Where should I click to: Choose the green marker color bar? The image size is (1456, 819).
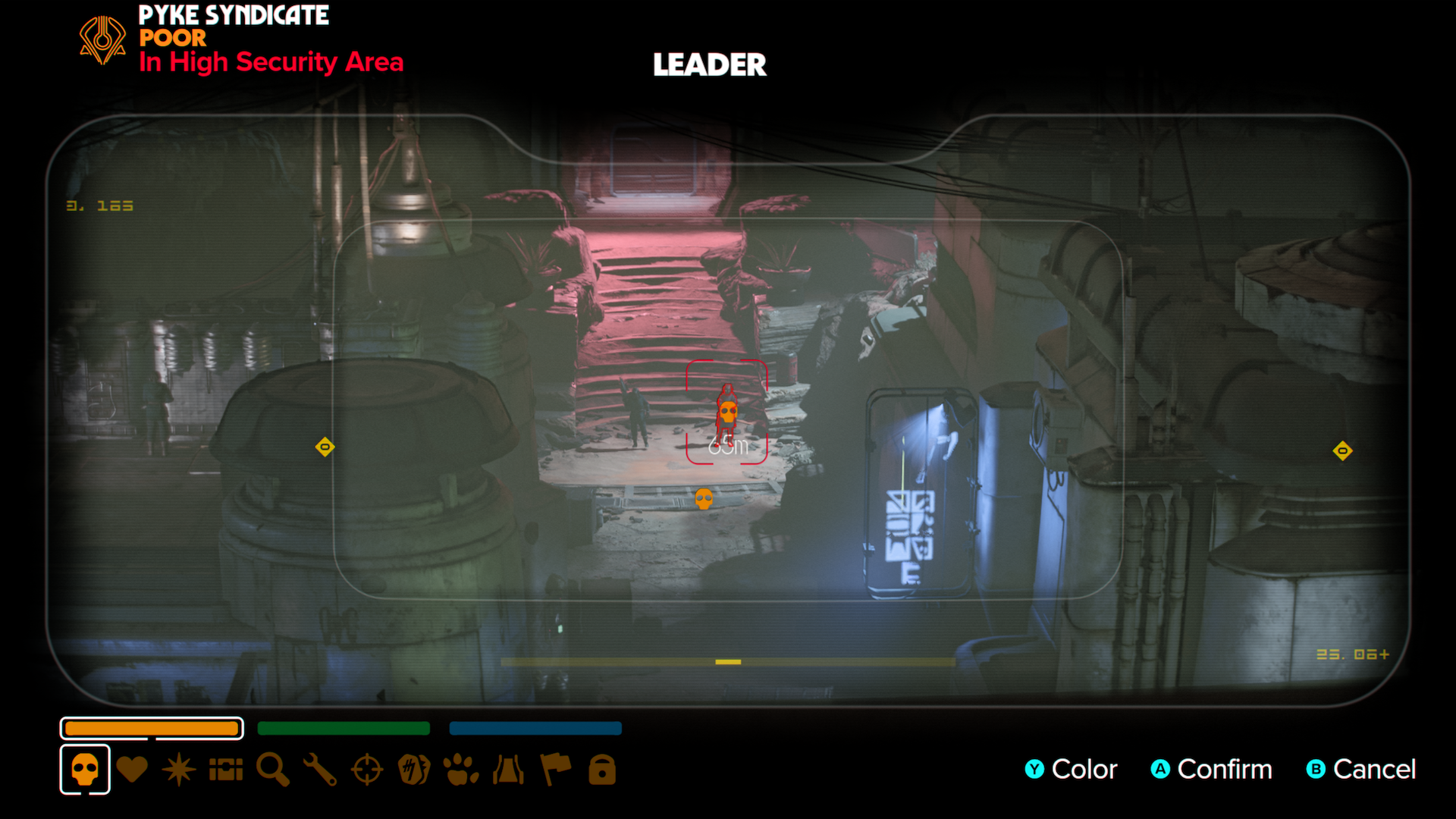click(x=344, y=728)
